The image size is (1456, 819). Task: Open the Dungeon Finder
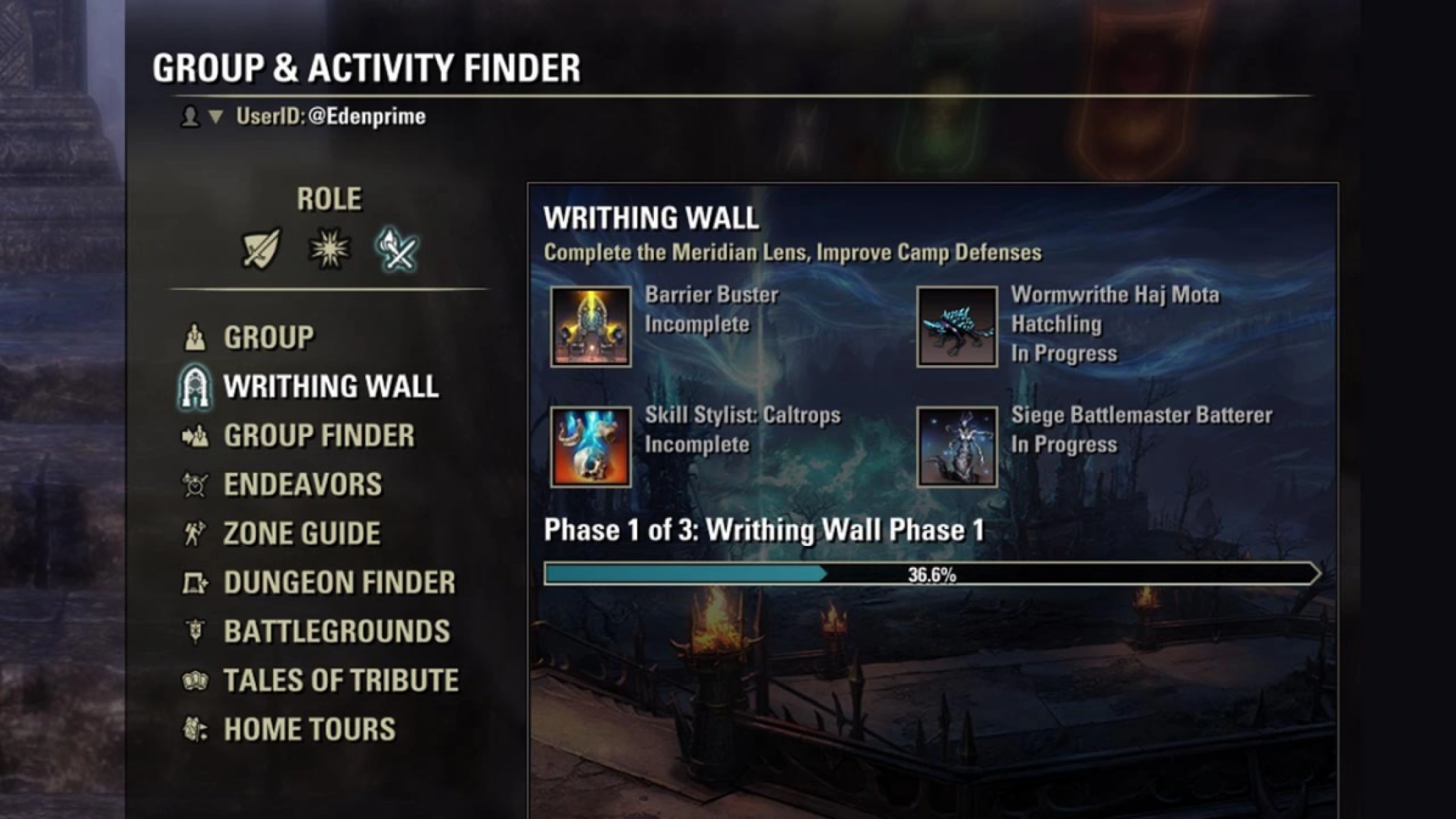(x=339, y=583)
